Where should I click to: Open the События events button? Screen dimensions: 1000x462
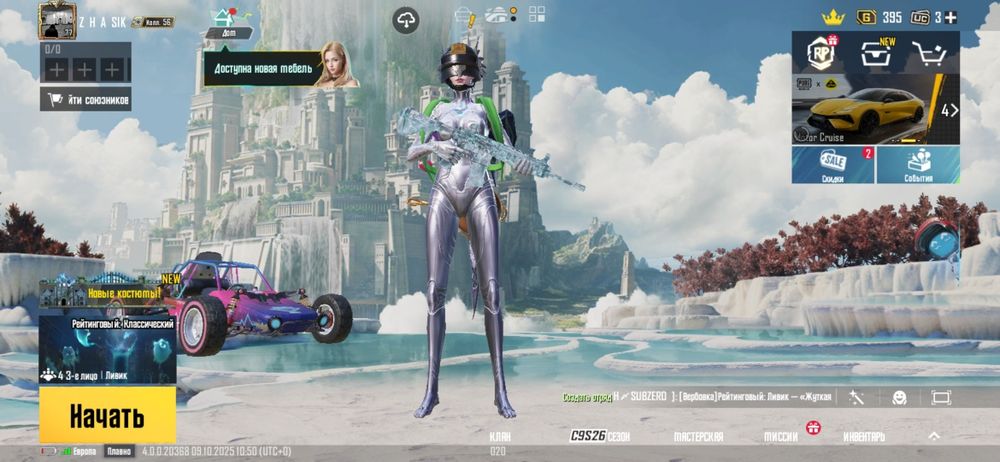click(x=918, y=165)
